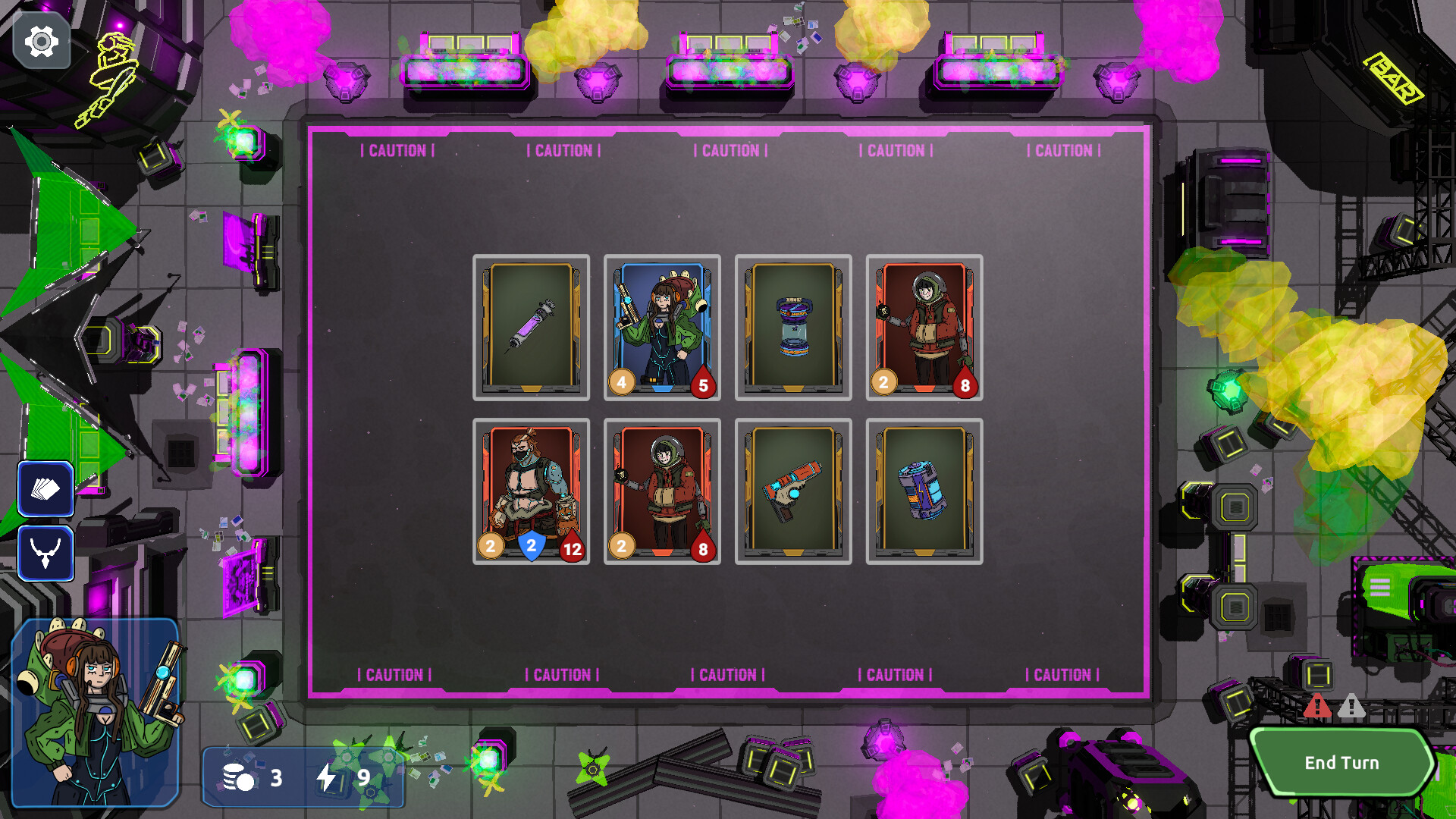Click the red health drop showing 5
This screenshot has width=1456, height=819.
[702, 385]
